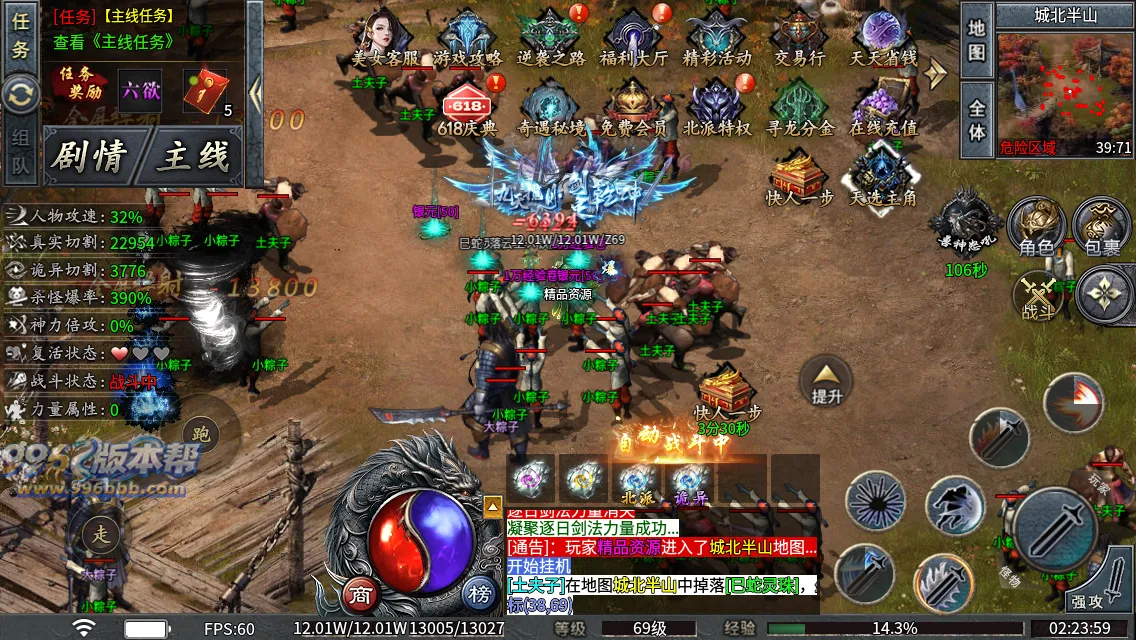Open the 包裹 bag inventory

tap(1102, 225)
